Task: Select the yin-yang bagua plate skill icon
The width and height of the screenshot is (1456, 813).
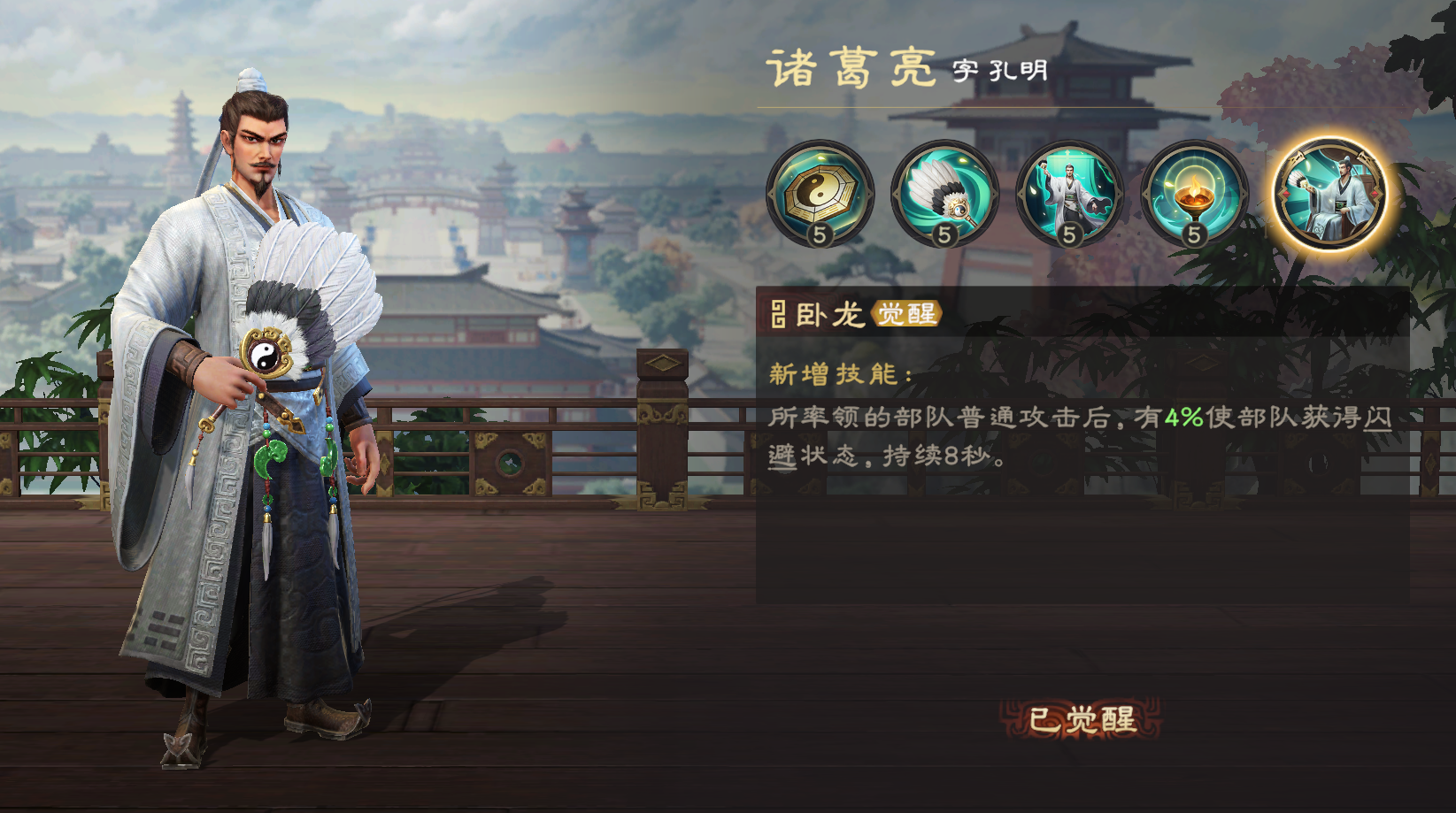Action: 820,193
